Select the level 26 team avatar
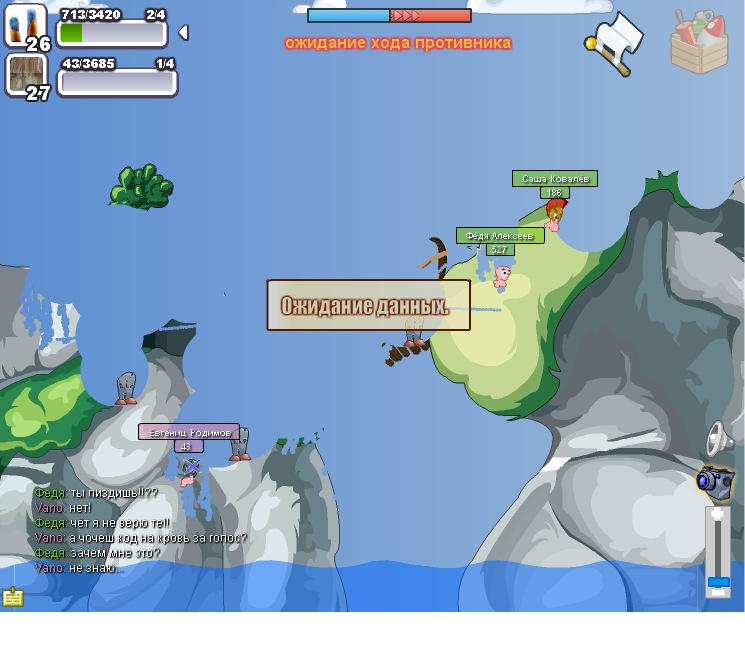This screenshot has height=650, width=745. coord(25,26)
